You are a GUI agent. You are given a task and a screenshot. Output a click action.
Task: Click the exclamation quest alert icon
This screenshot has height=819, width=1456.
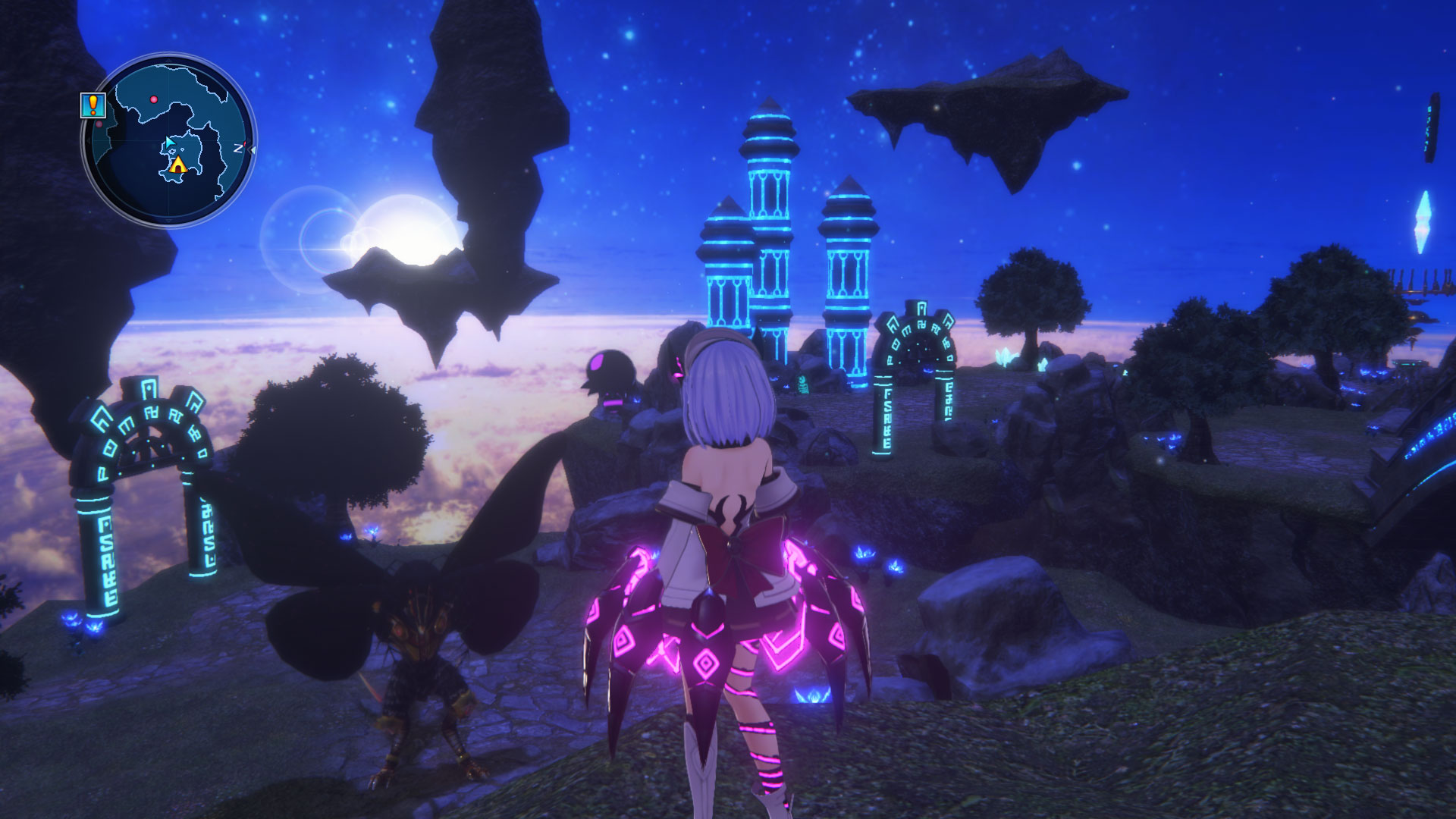click(93, 105)
